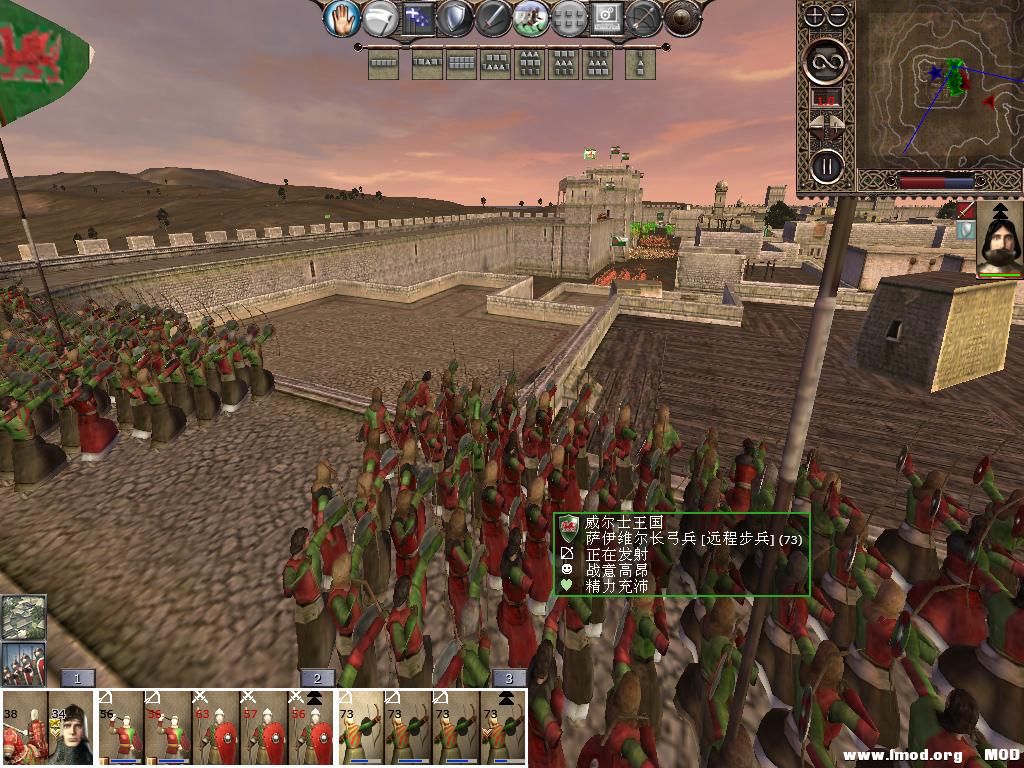Viewport: 1024px width, 768px height.
Task: Zoom in the minimap with plus button
Action: pos(815,15)
